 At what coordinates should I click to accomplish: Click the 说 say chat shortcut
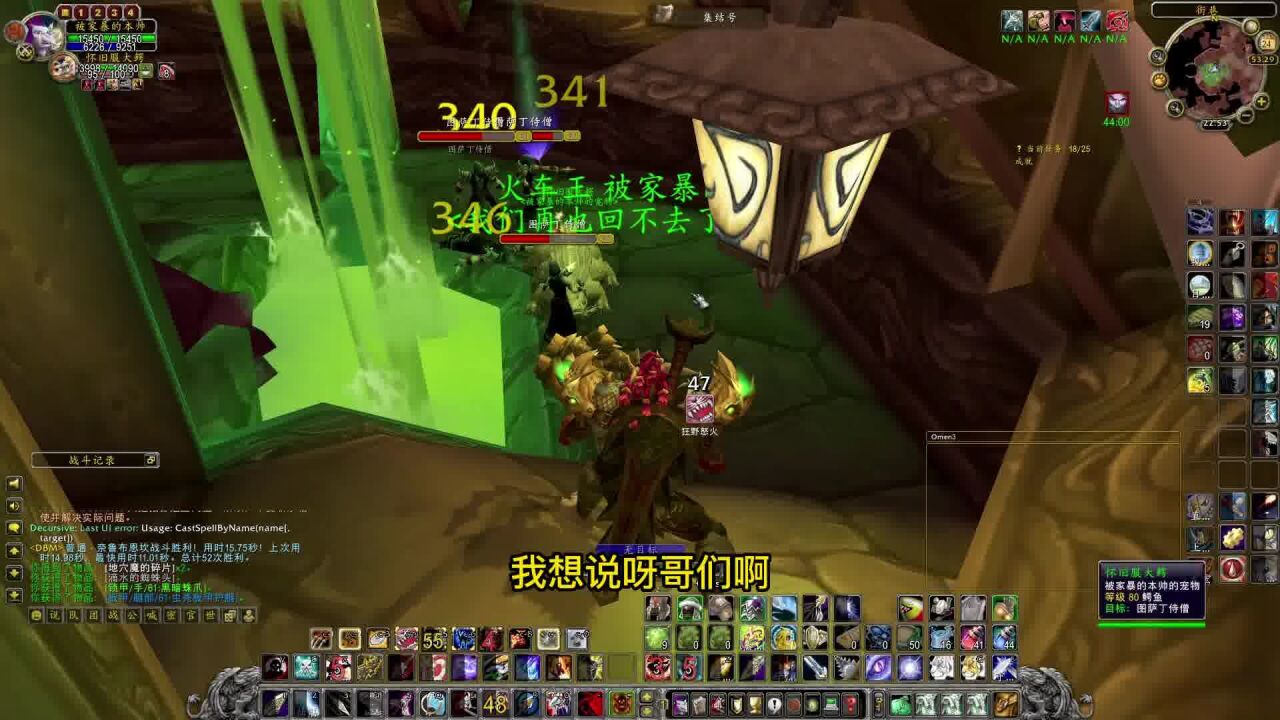(55, 616)
